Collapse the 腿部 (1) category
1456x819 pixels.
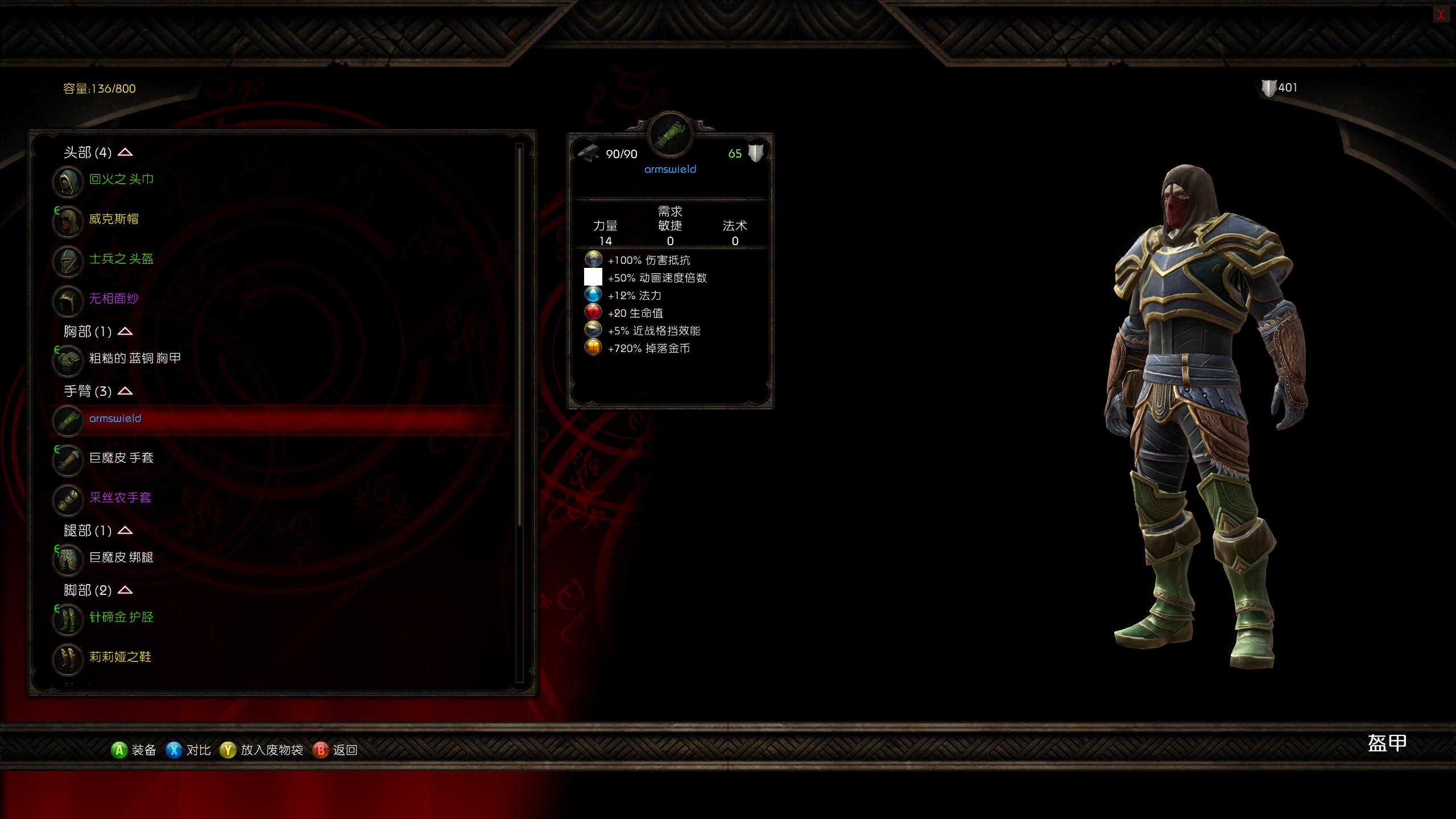125,531
